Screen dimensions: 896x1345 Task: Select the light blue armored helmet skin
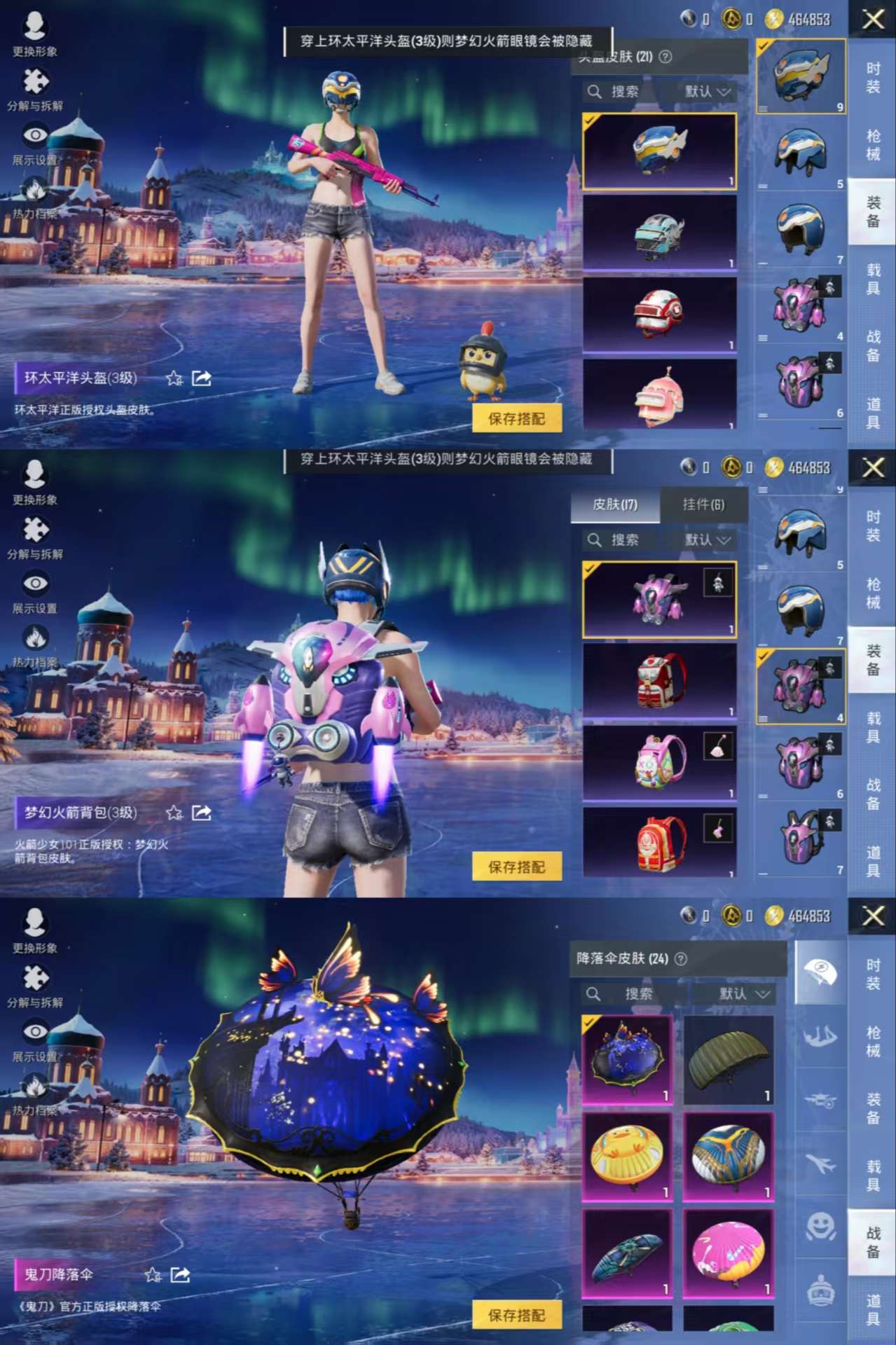659,232
